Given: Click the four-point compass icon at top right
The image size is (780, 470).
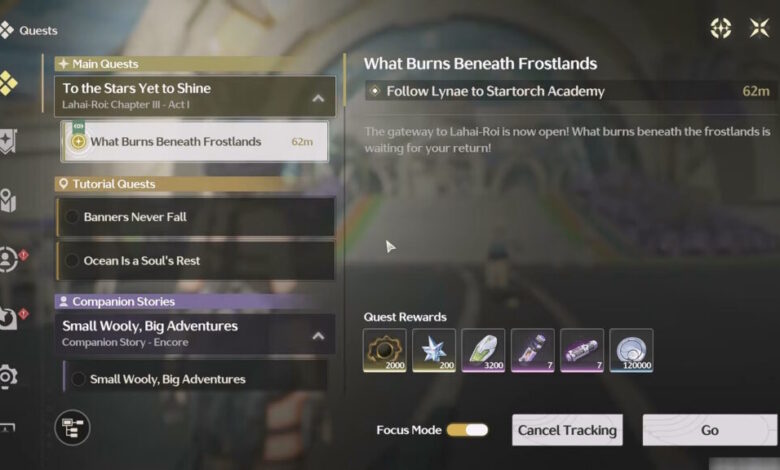Looking at the screenshot, I should pyautogui.click(x=720, y=28).
